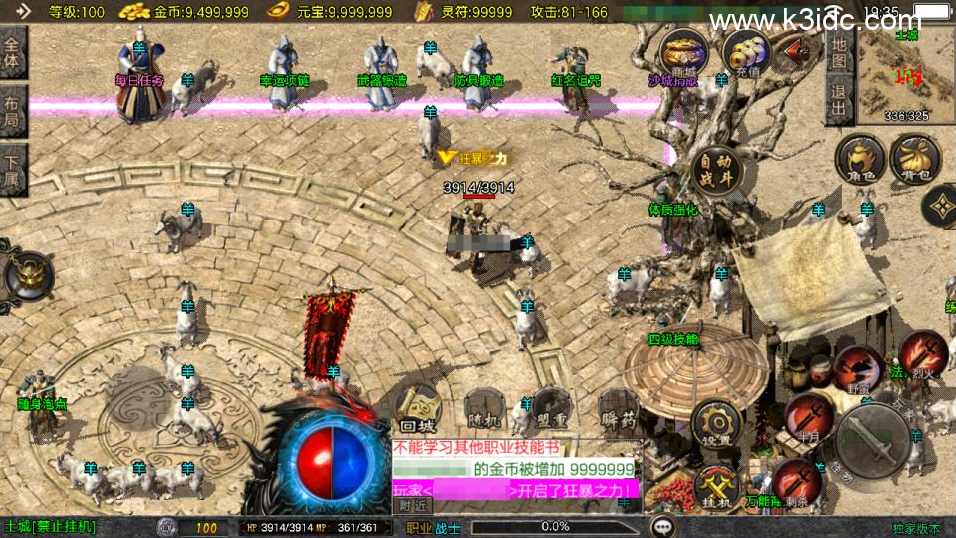
Task: Select the 全体 tab
Action: (x=13, y=52)
